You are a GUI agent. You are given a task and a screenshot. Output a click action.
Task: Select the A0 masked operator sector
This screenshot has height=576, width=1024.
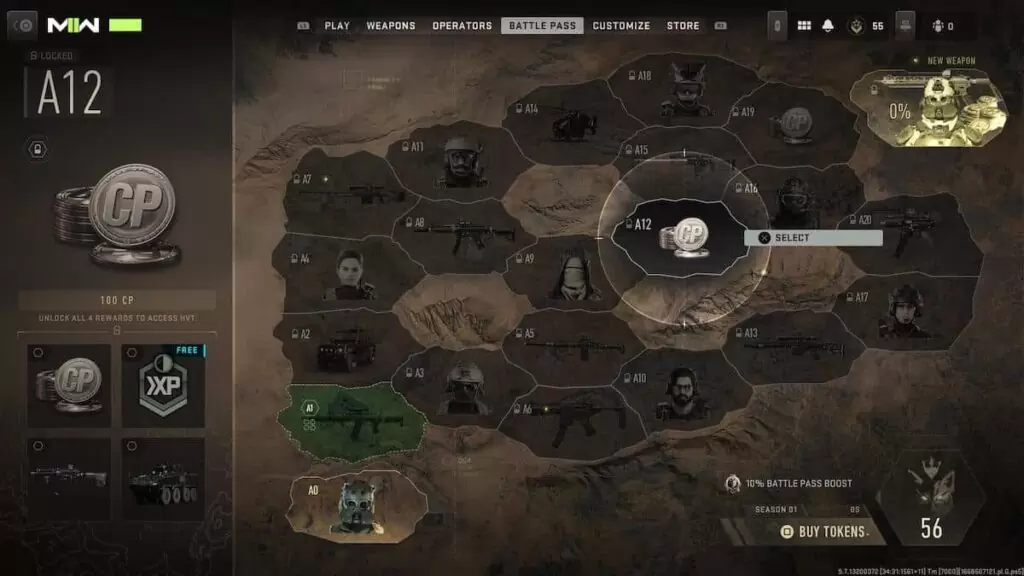click(355, 503)
